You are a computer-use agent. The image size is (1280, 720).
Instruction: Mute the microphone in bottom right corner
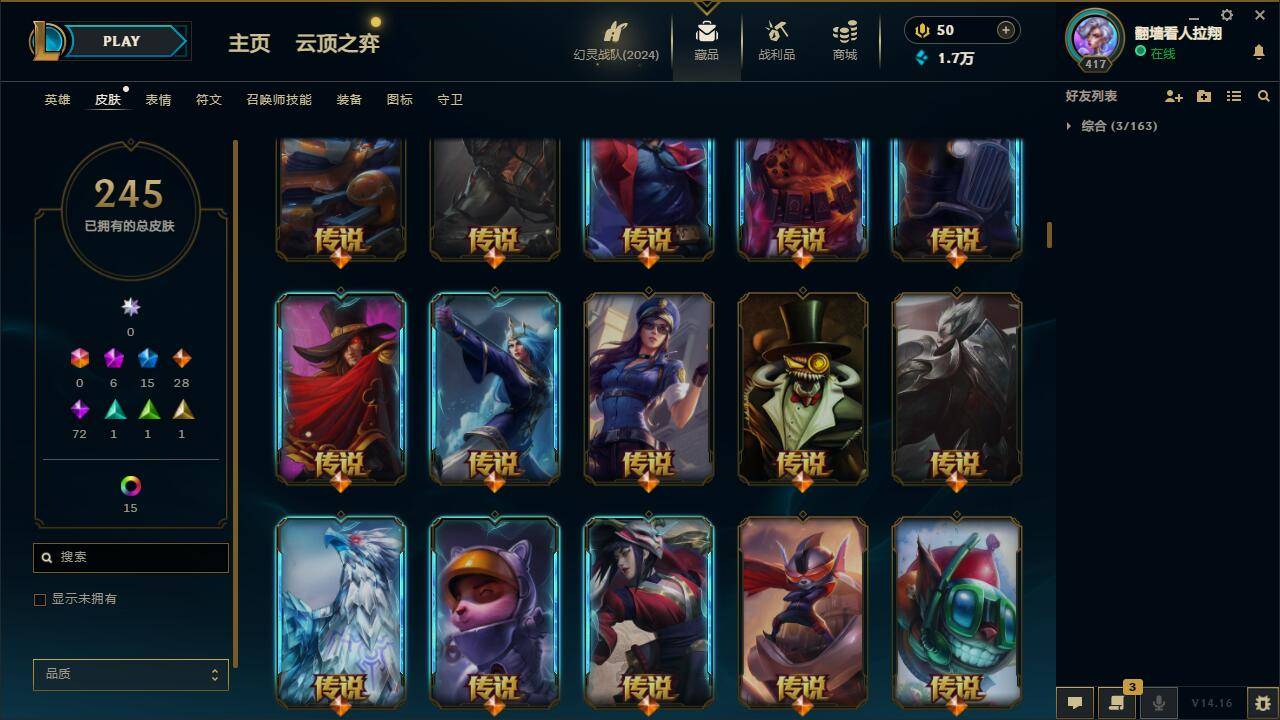[1160, 703]
